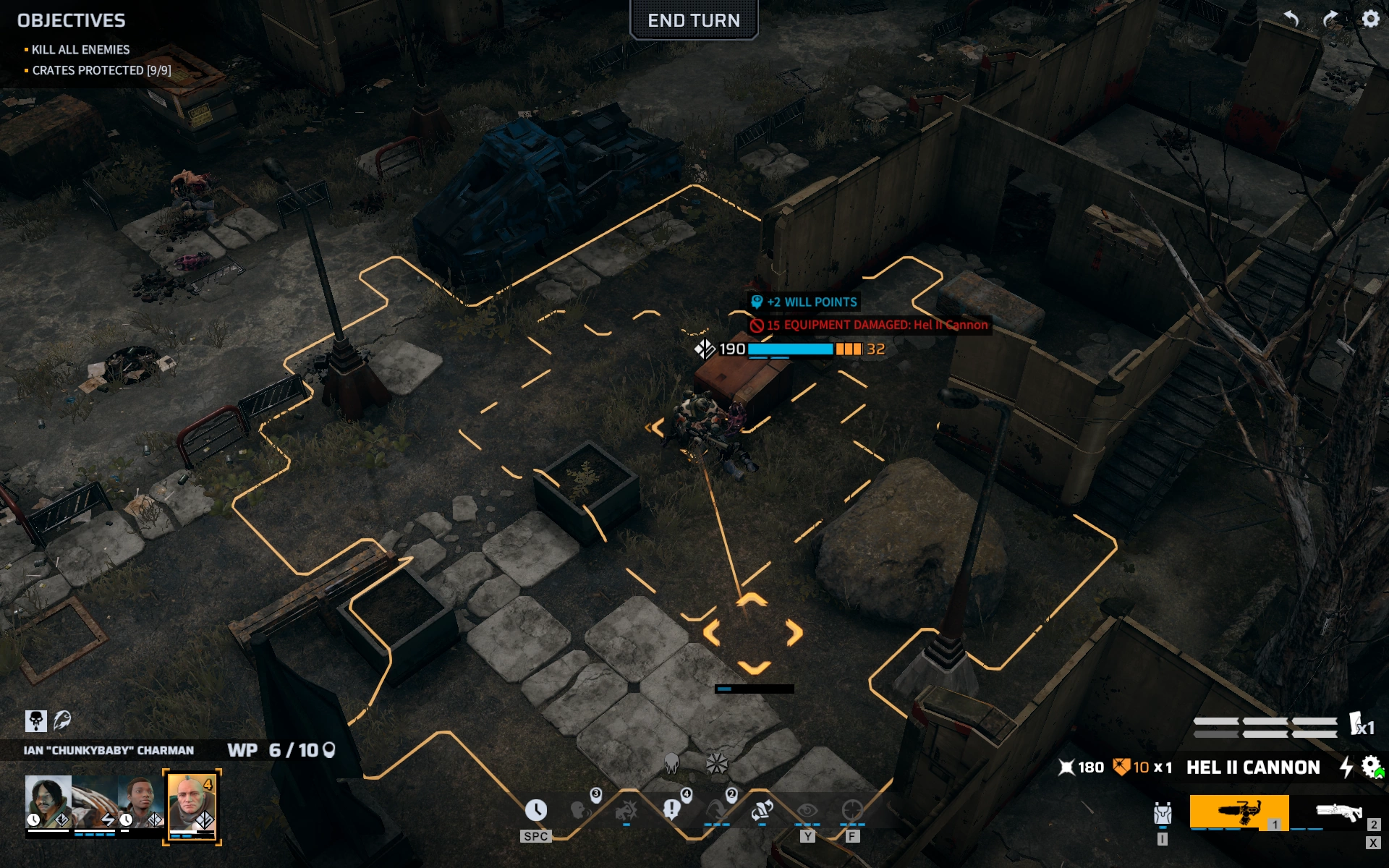Open the backpack inventory

tap(1162, 814)
